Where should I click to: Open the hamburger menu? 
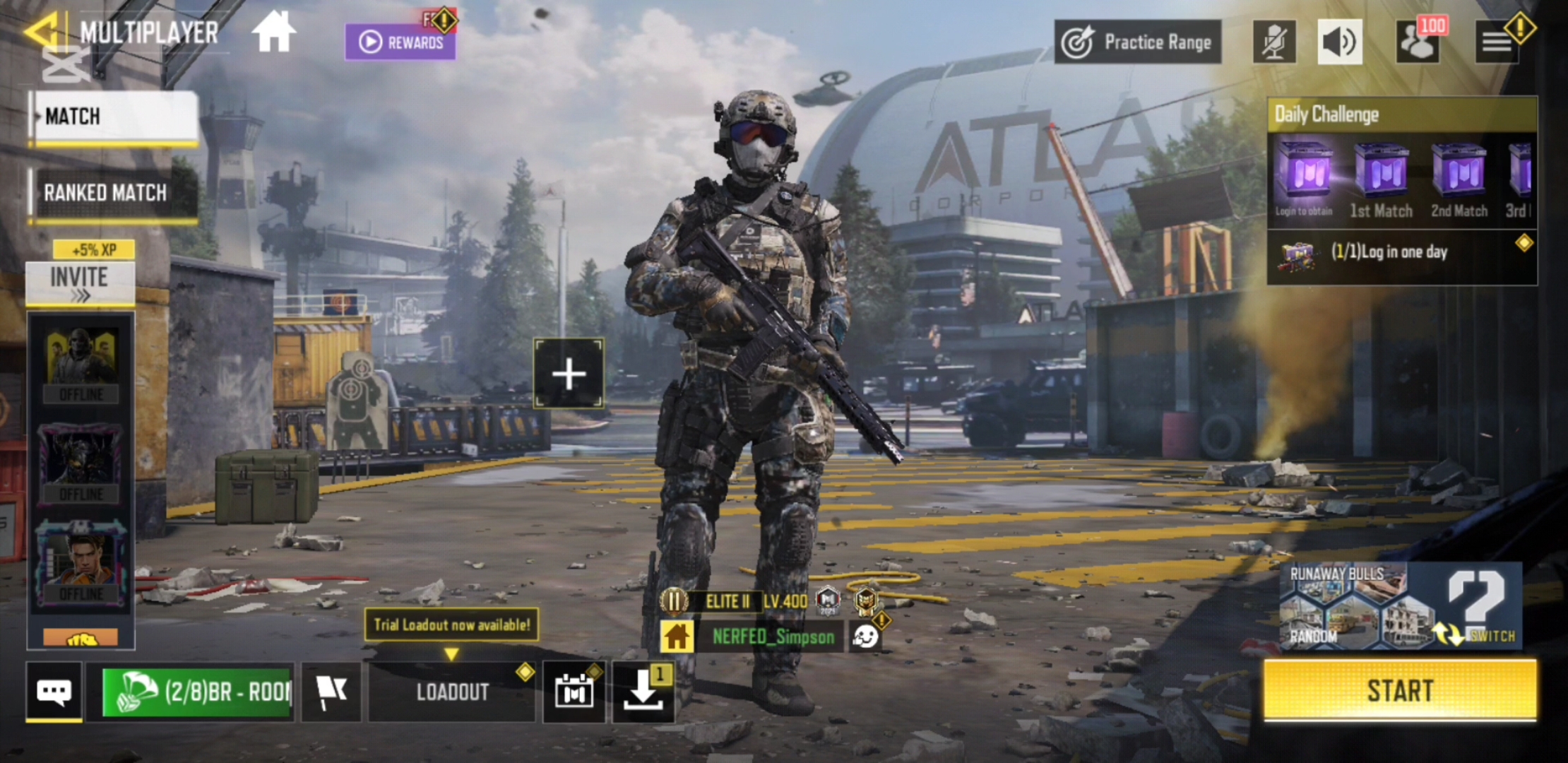tap(1496, 42)
